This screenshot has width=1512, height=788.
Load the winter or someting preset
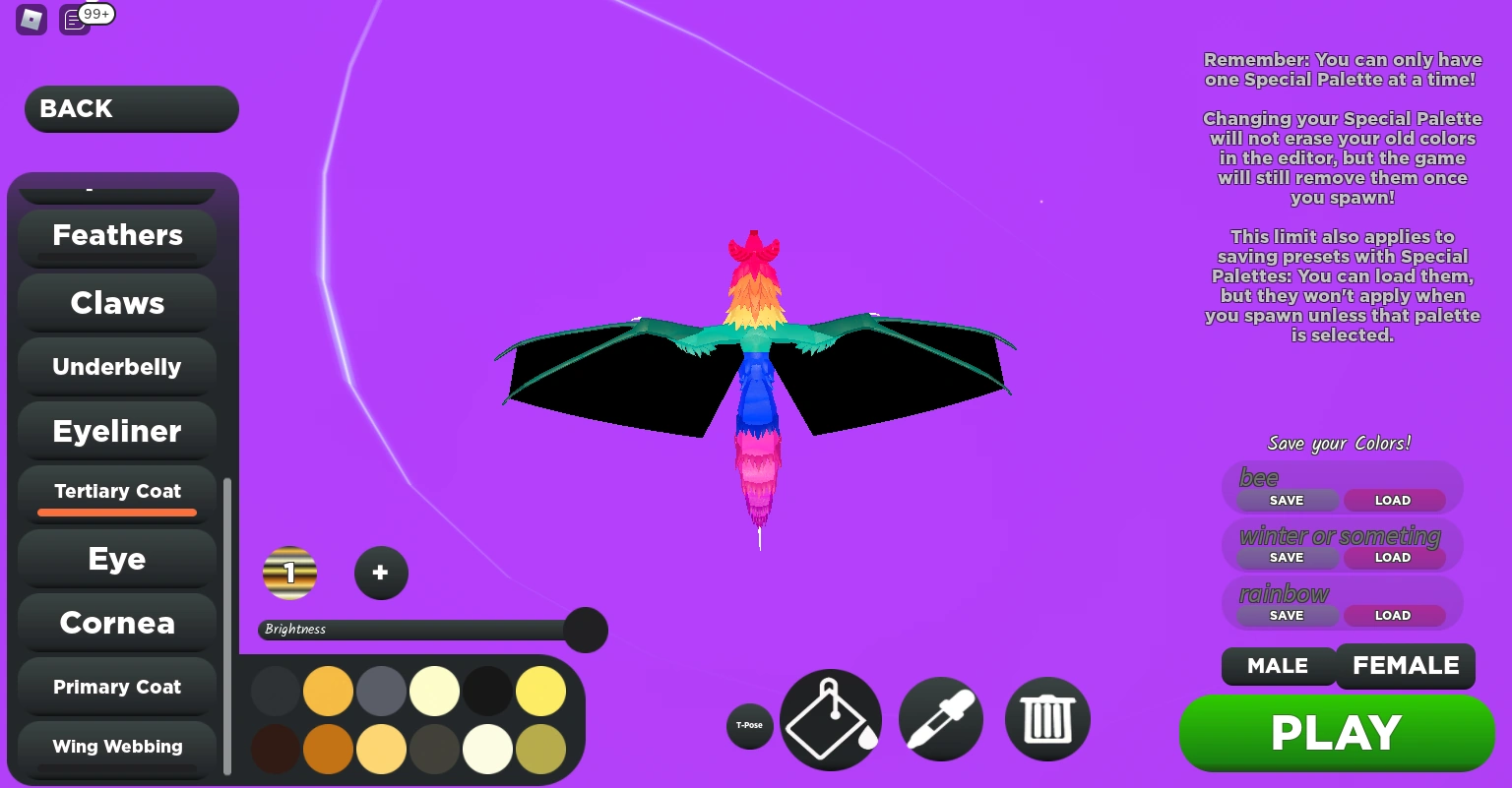point(1393,557)
